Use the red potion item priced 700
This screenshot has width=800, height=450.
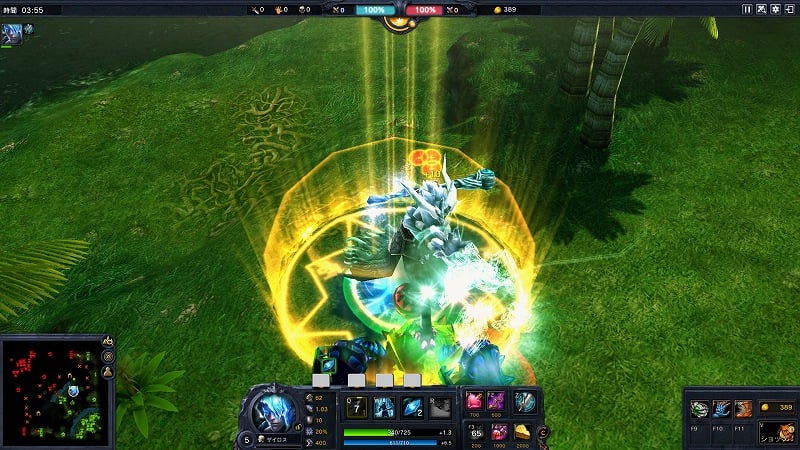[475, 402]
